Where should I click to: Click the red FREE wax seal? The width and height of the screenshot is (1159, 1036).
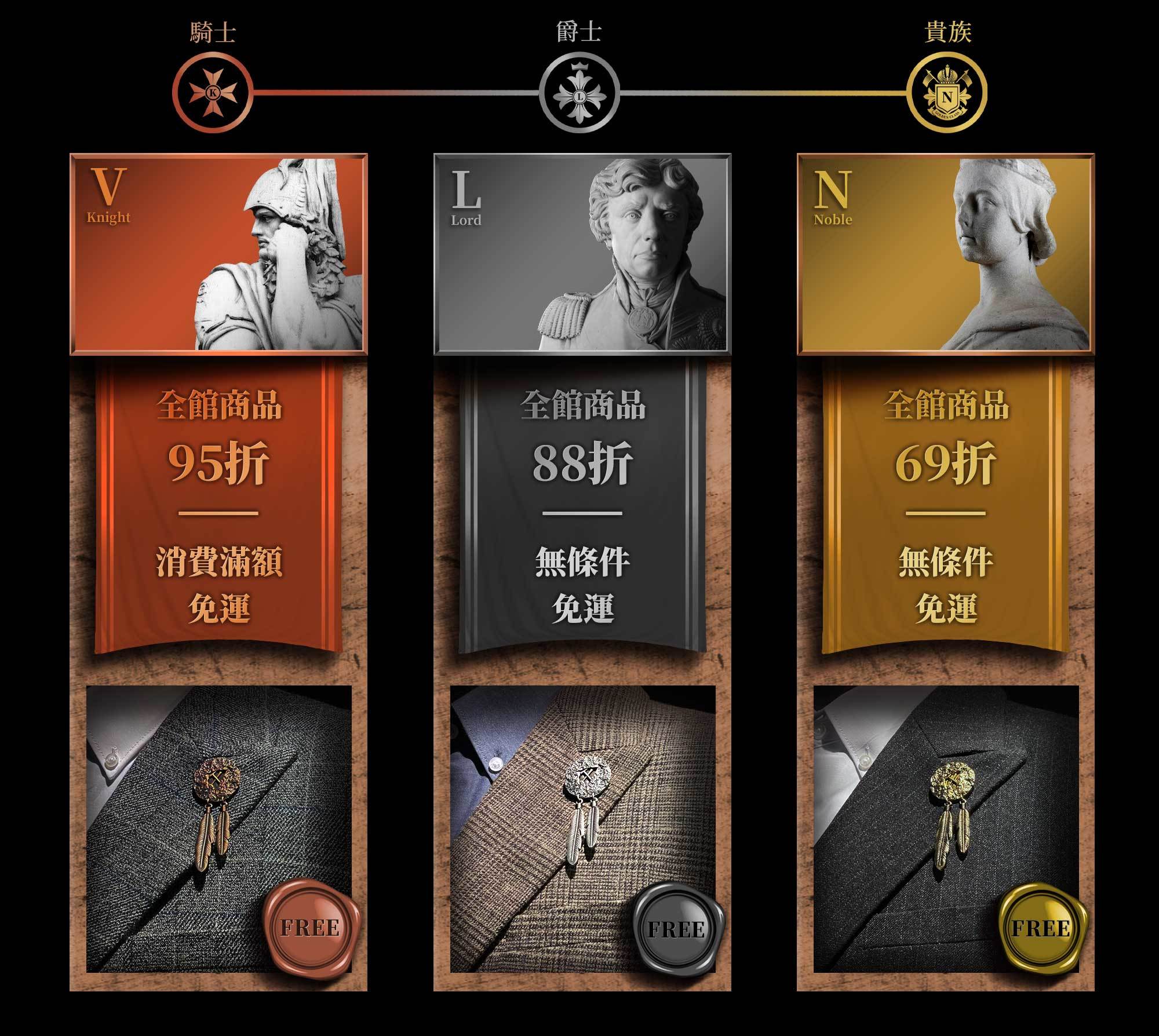point(311,928)
